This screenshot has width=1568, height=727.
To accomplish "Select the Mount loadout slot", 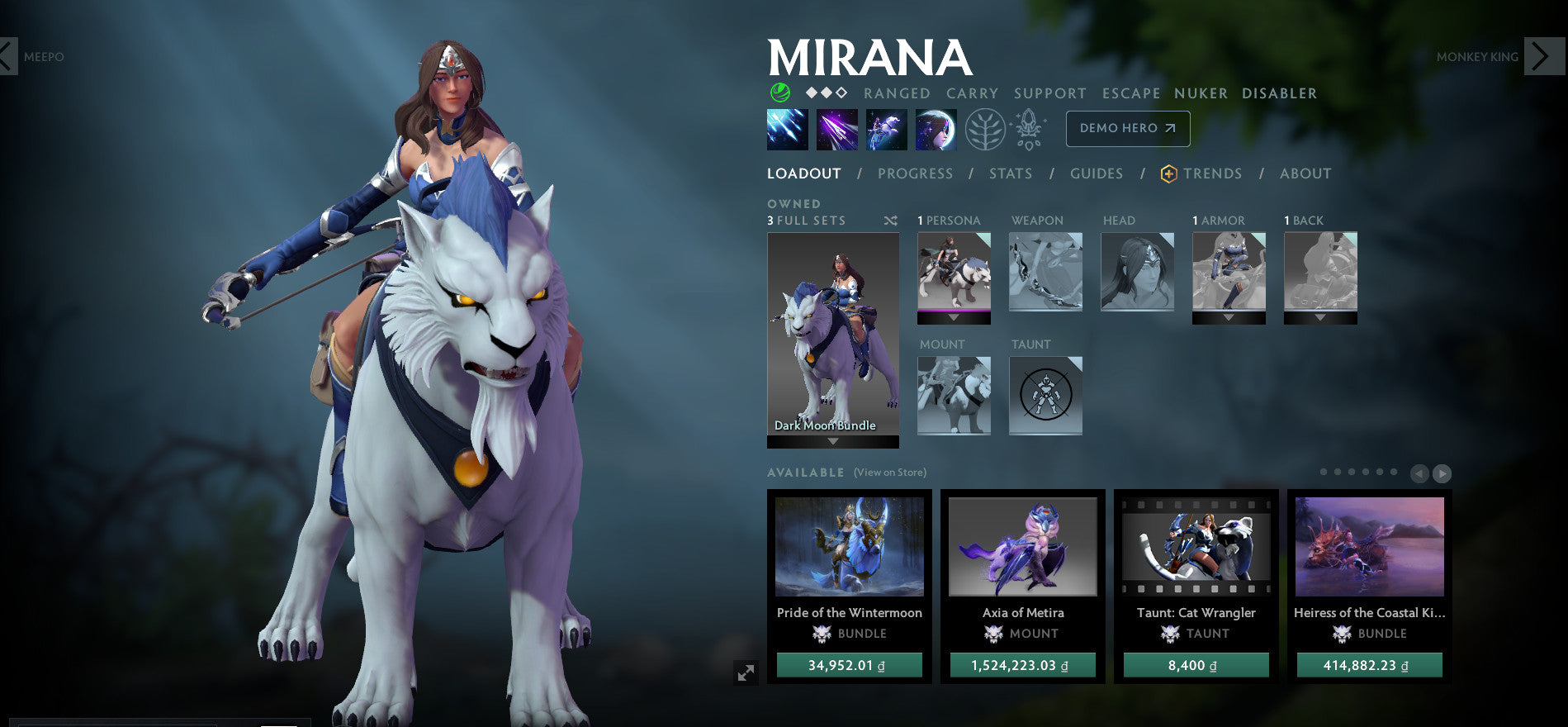I will pos(954,395).
